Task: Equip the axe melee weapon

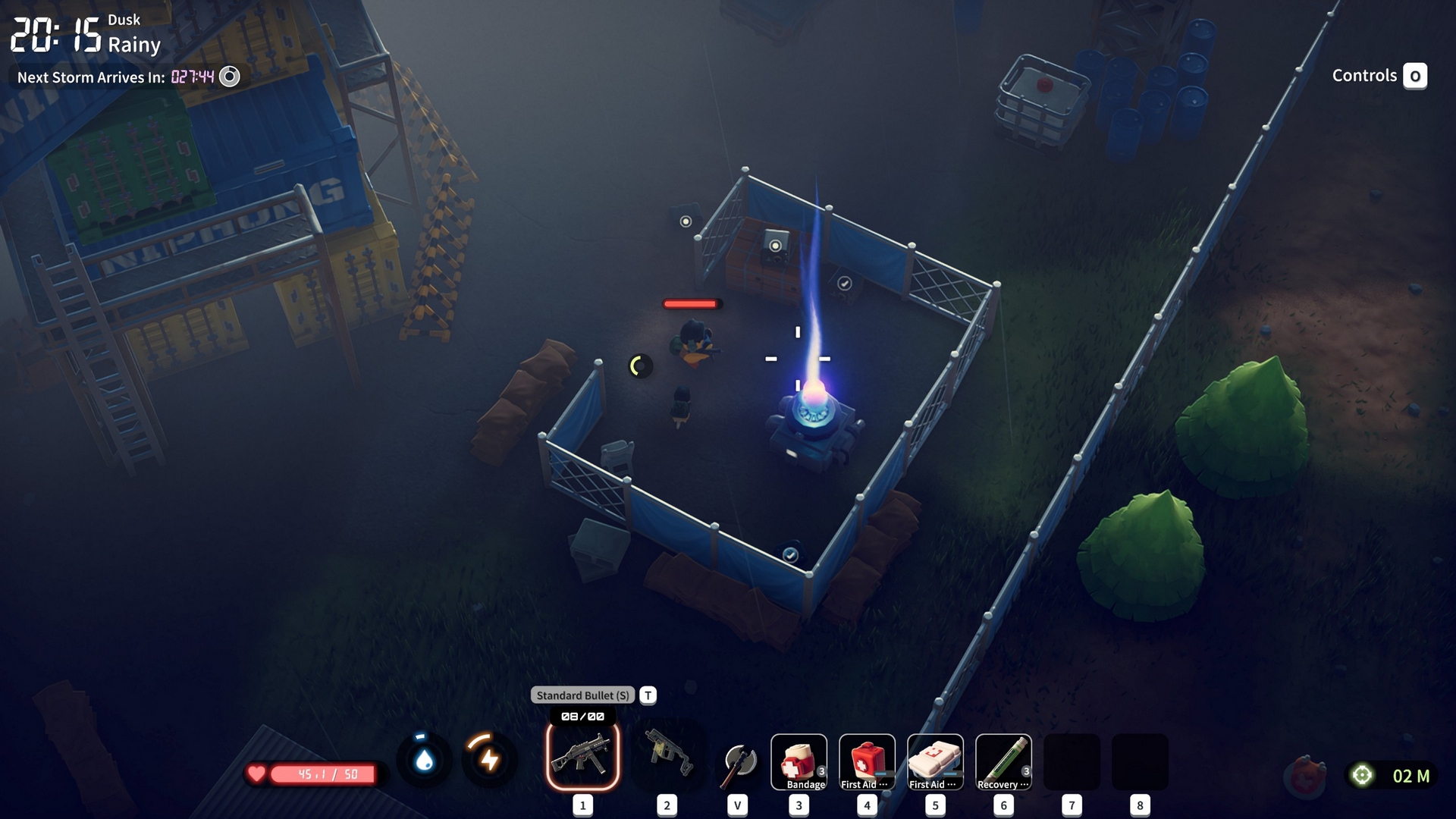Action: point(738,762)
